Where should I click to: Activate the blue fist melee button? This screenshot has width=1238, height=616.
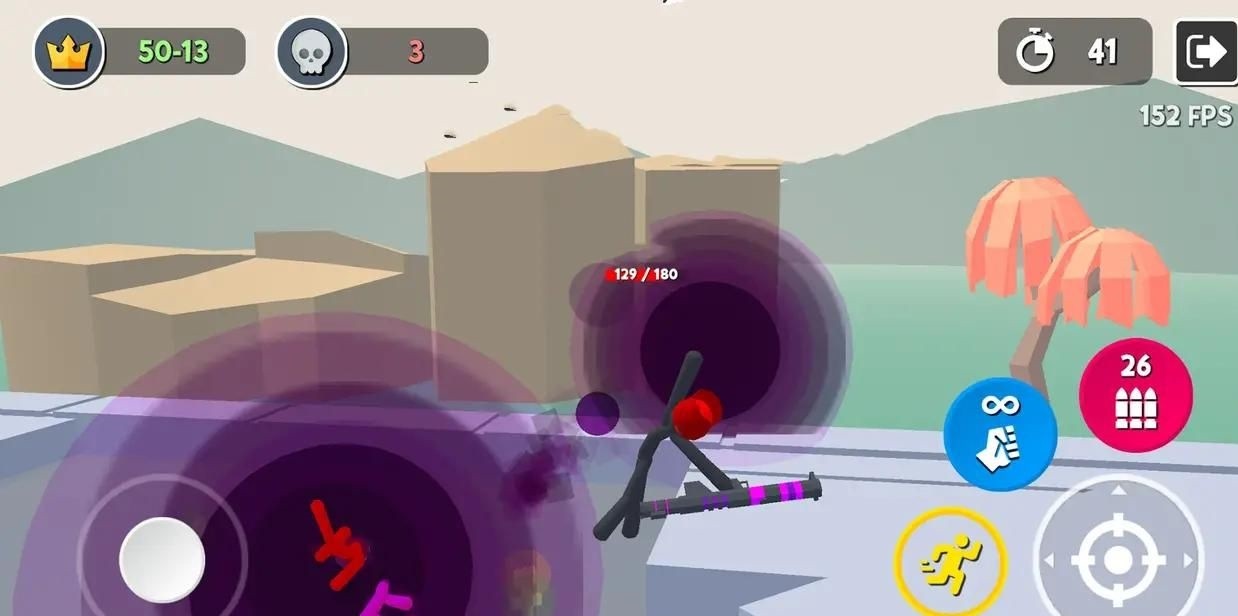[x=1000, y=434]
